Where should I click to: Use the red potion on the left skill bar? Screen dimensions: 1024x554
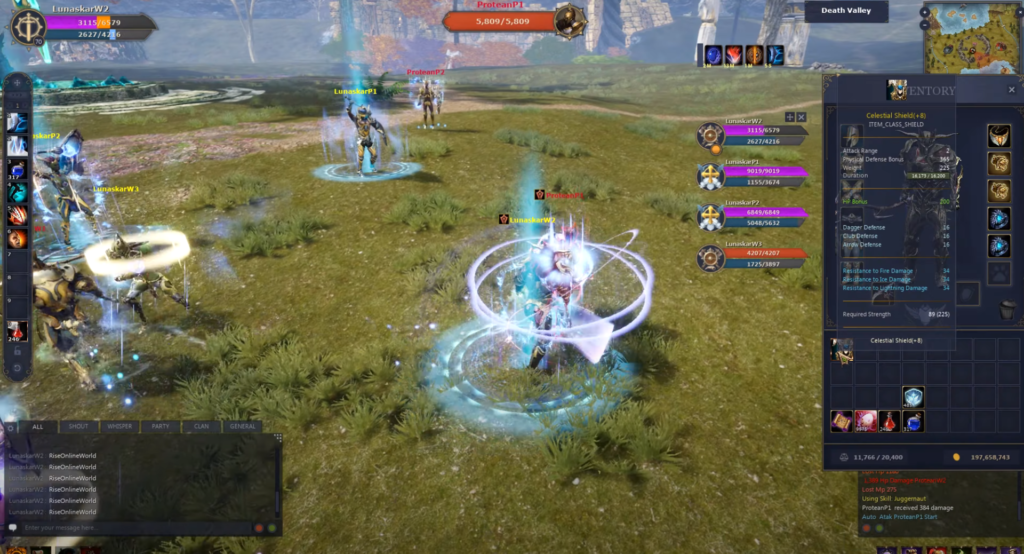click(x=16, y=330)
